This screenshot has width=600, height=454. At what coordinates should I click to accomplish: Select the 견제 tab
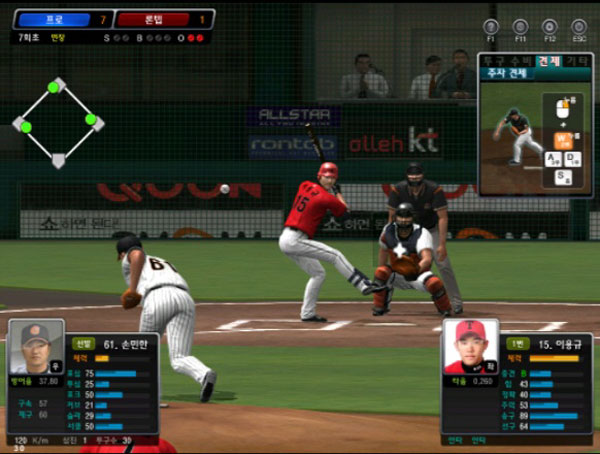pyautogui.click(x=548, y=61)
